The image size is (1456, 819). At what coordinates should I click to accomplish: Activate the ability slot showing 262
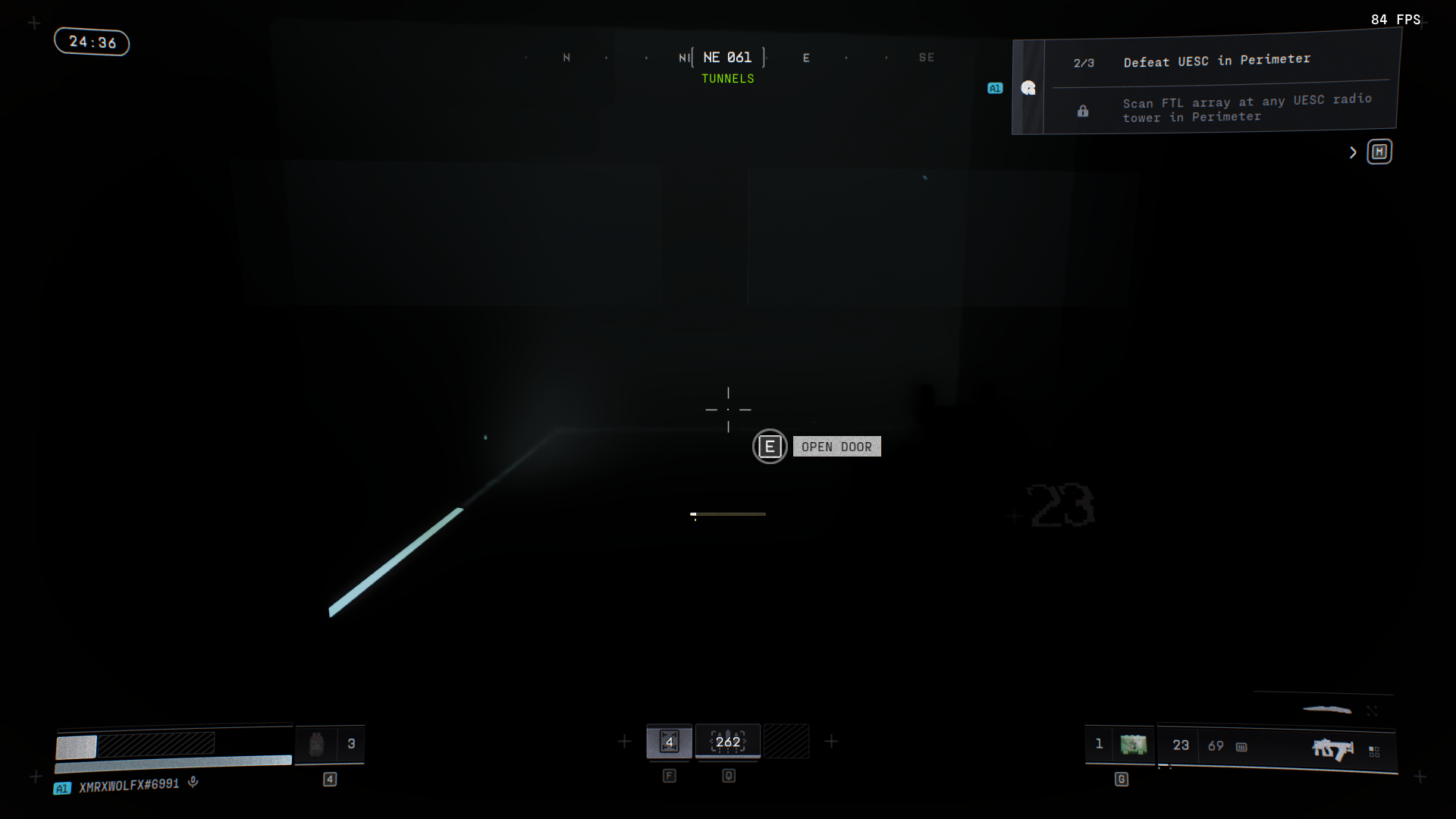(728, 742)
